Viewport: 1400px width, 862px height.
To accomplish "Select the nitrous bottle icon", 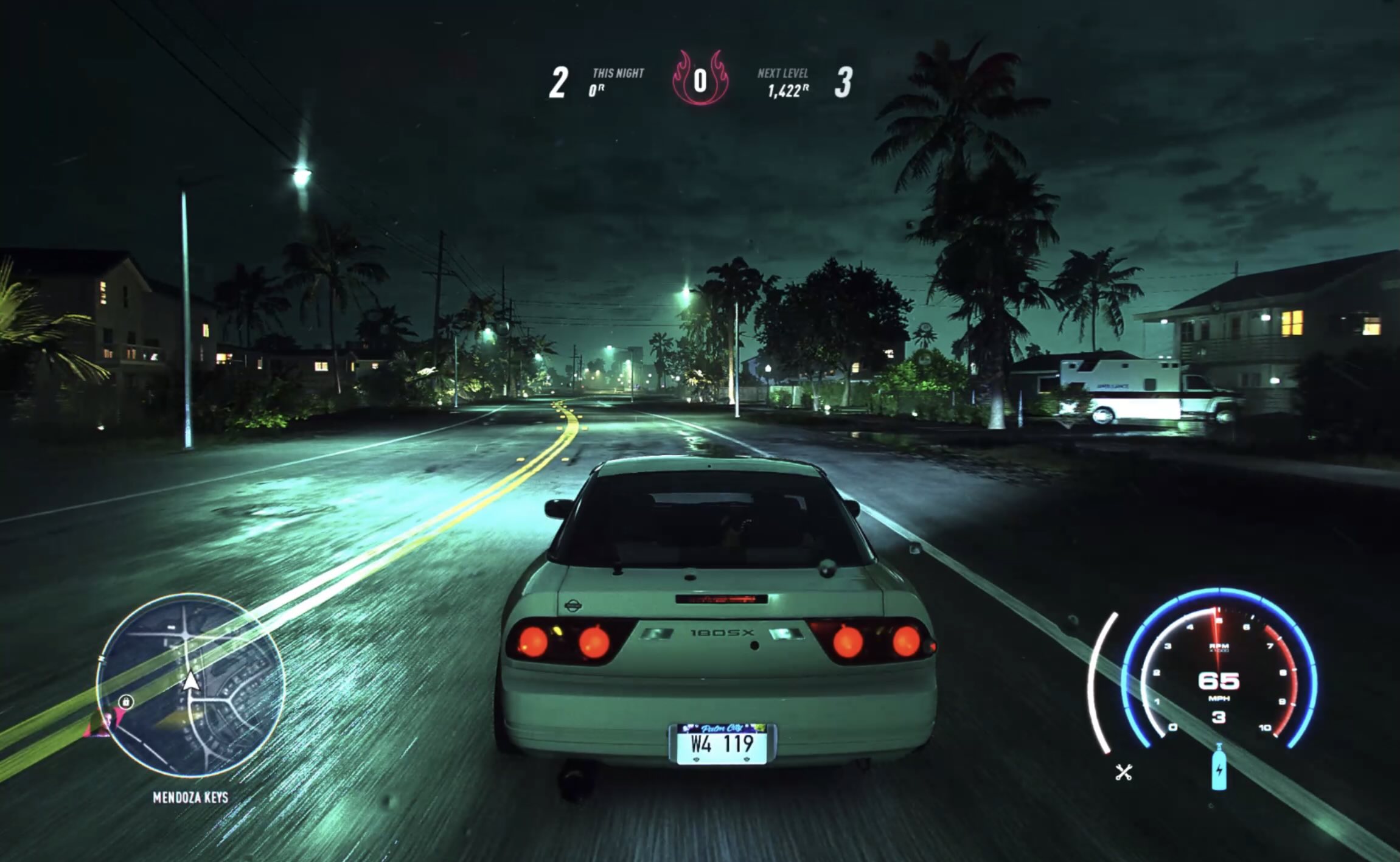I will (x=1219, y=768).
